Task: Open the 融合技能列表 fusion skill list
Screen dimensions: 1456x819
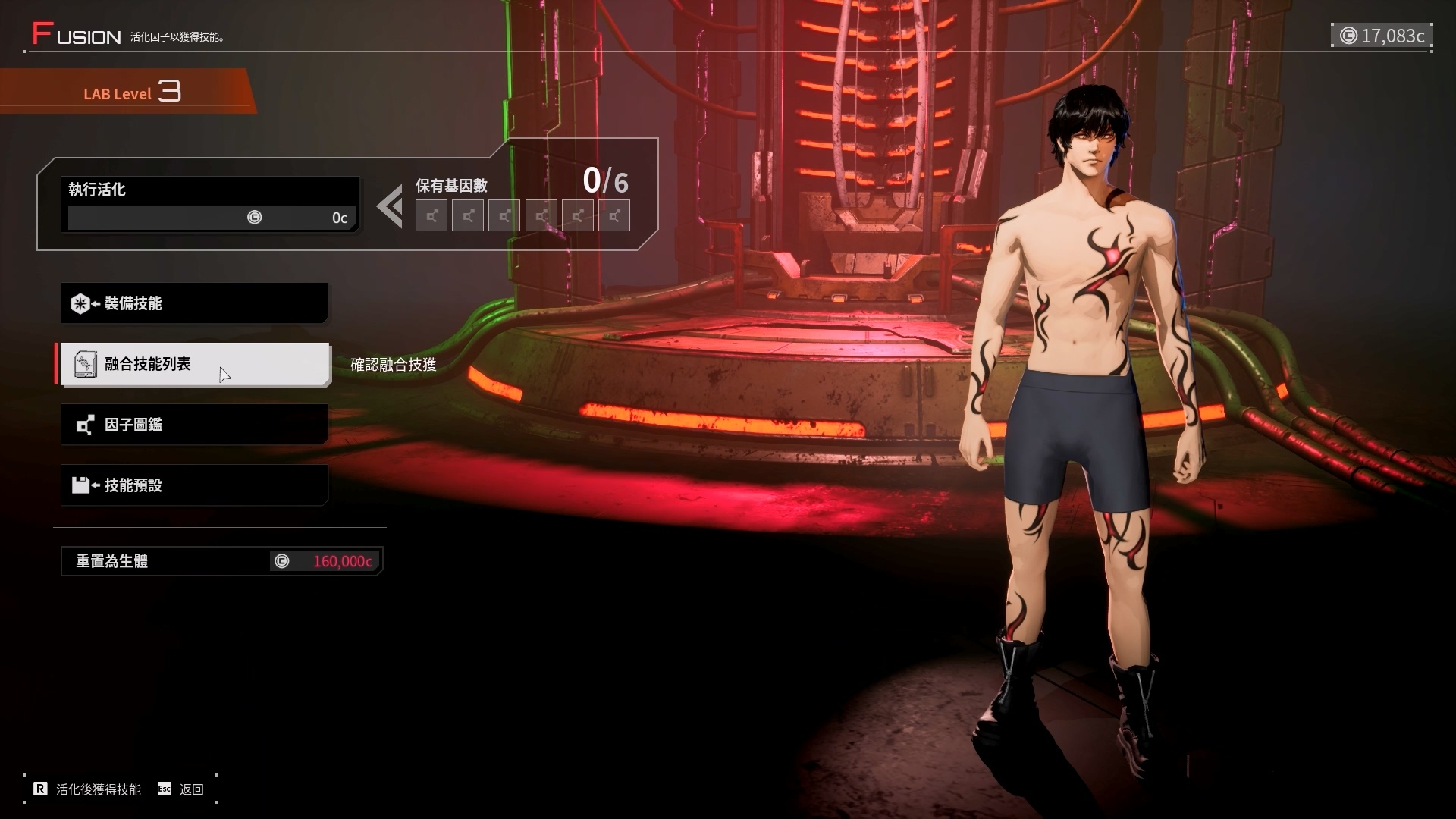Action: tap(194, 364)
